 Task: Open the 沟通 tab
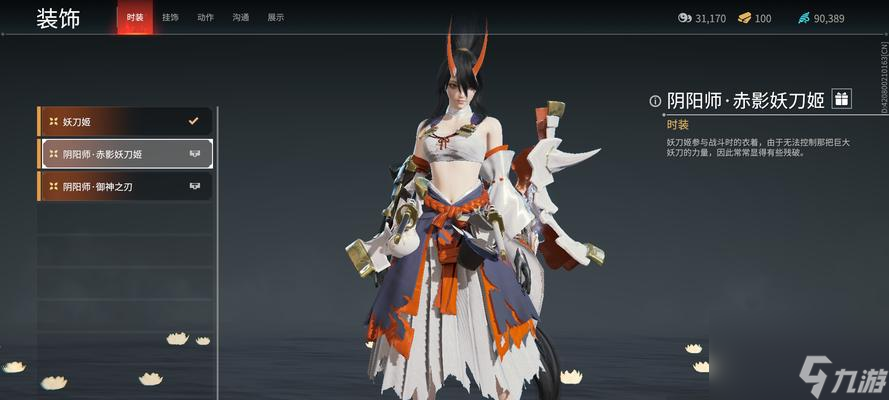pos(241,18)
